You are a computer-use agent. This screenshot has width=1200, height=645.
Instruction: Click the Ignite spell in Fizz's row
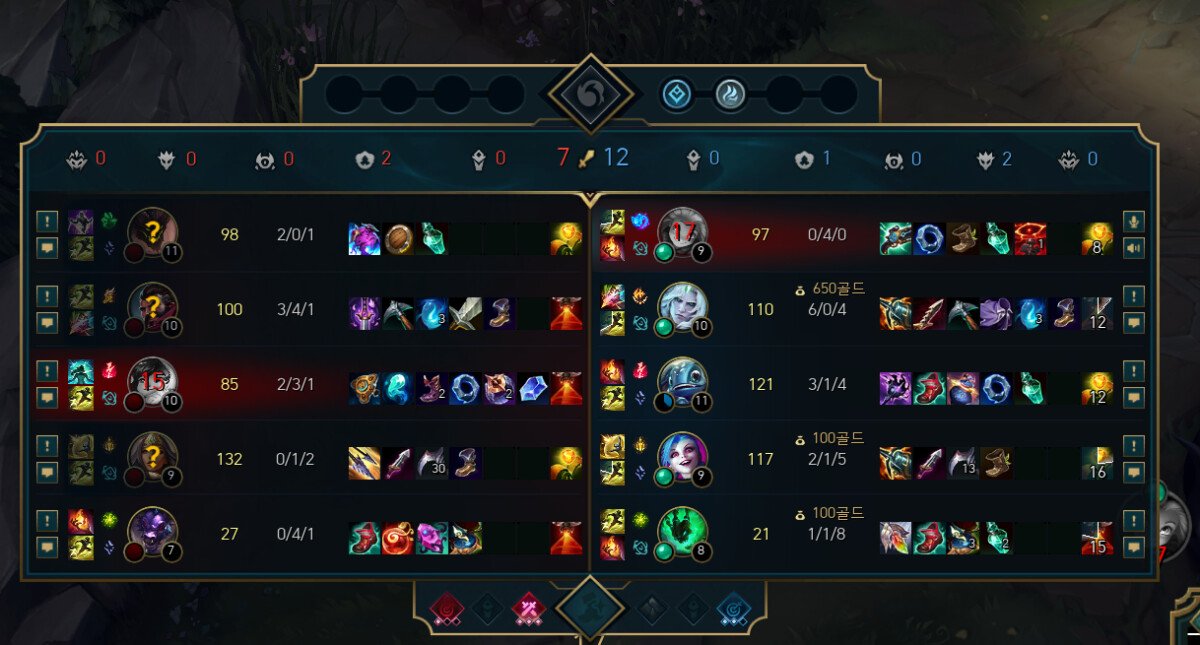610,372
